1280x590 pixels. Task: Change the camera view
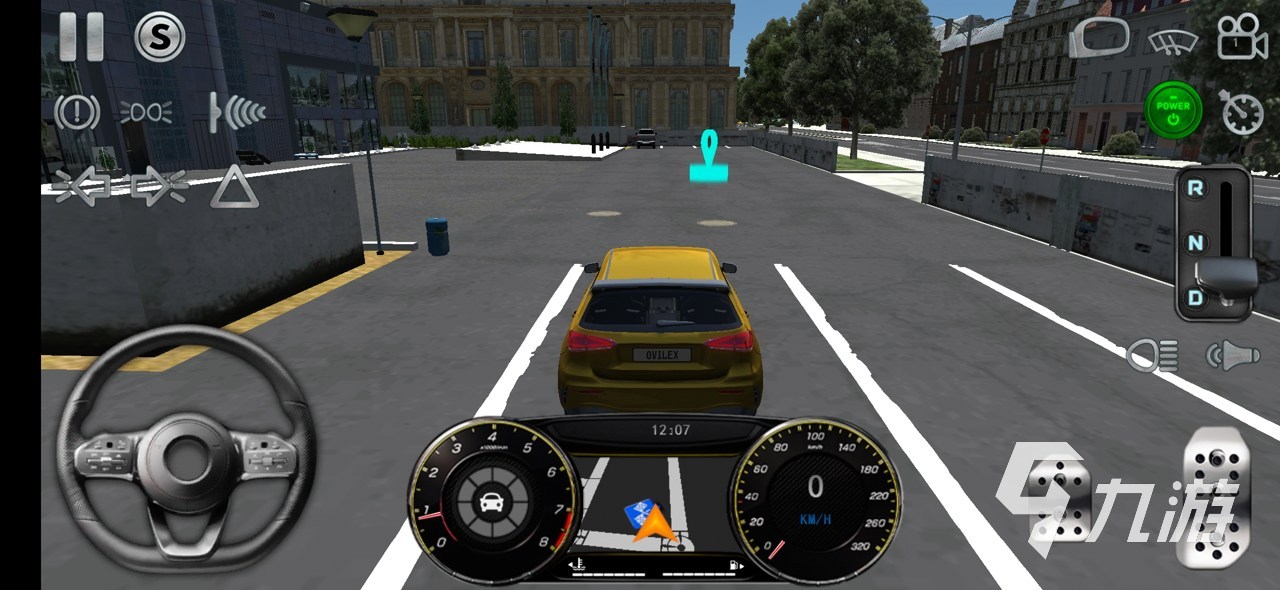click(1241, 39)
